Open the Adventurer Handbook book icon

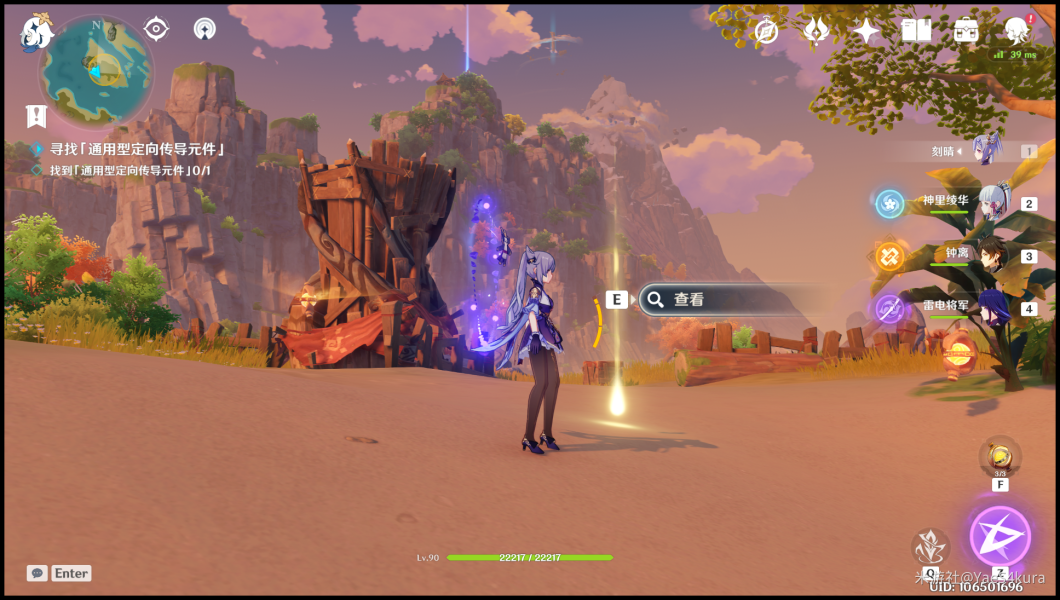pyautogui.click(x=916, y=30)
